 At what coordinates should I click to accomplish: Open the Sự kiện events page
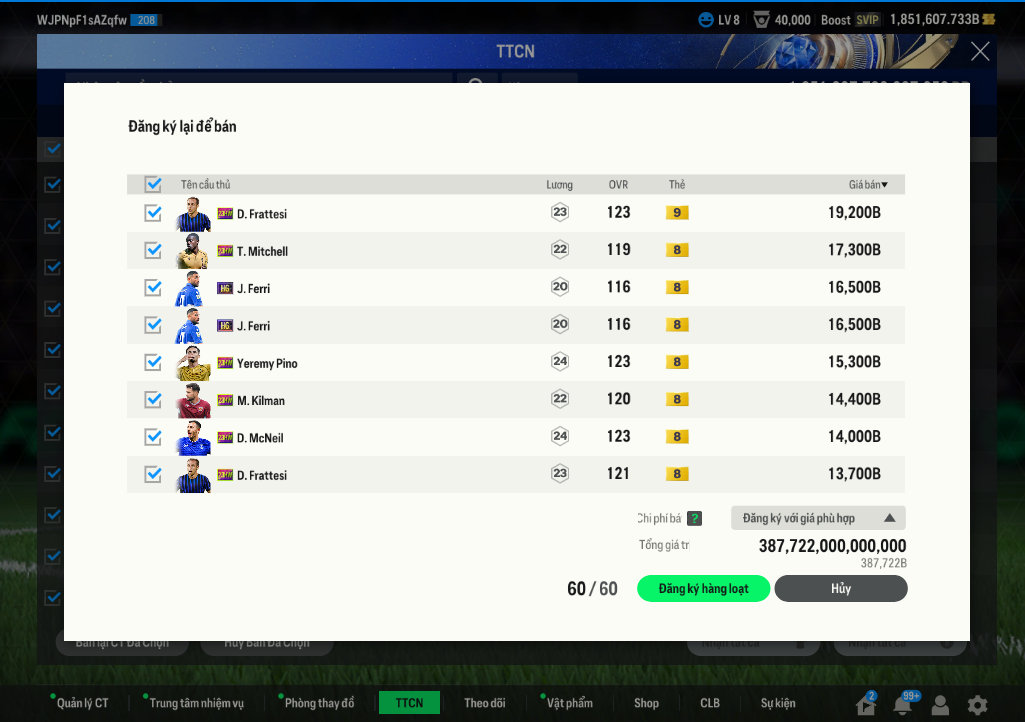point(778,703)
